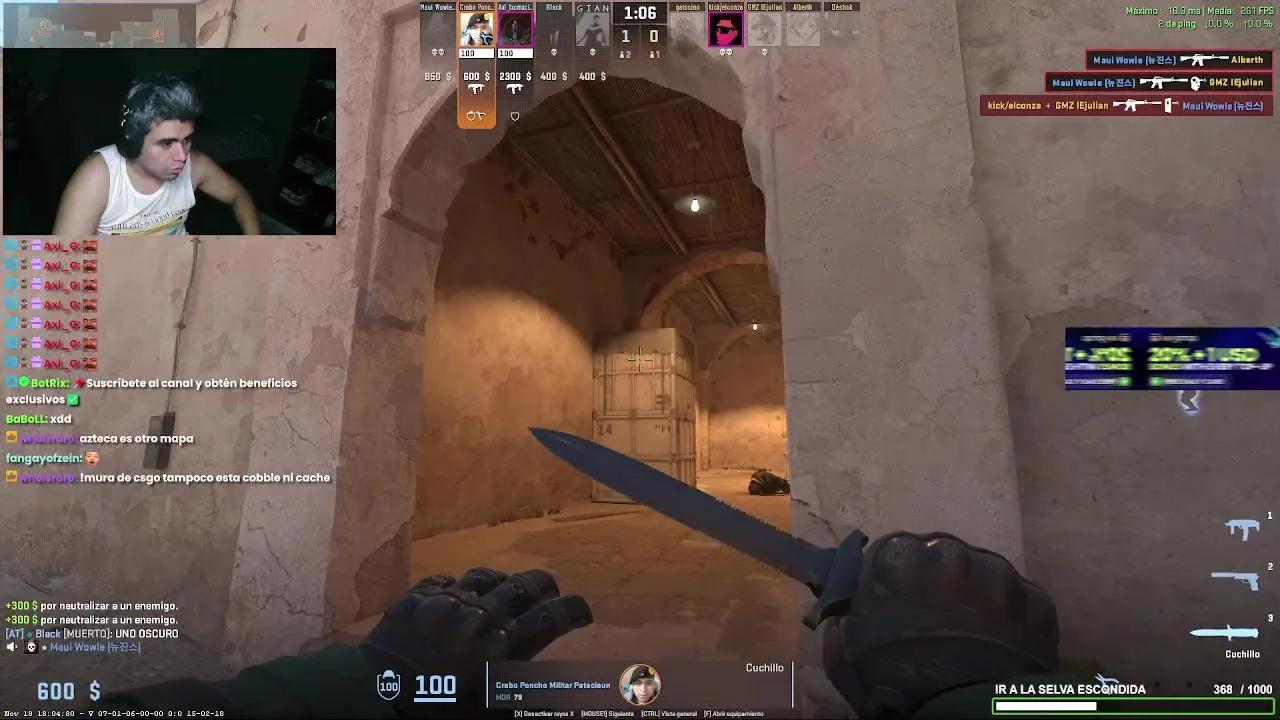
Task: Click the shield icon beside the 100 health counter
Action: click(387, 685)
